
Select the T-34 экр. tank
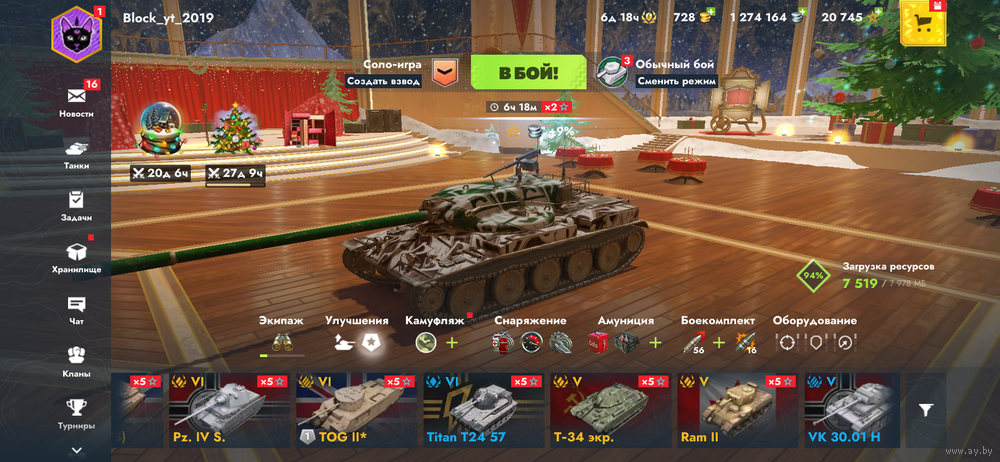coord(608,410)
